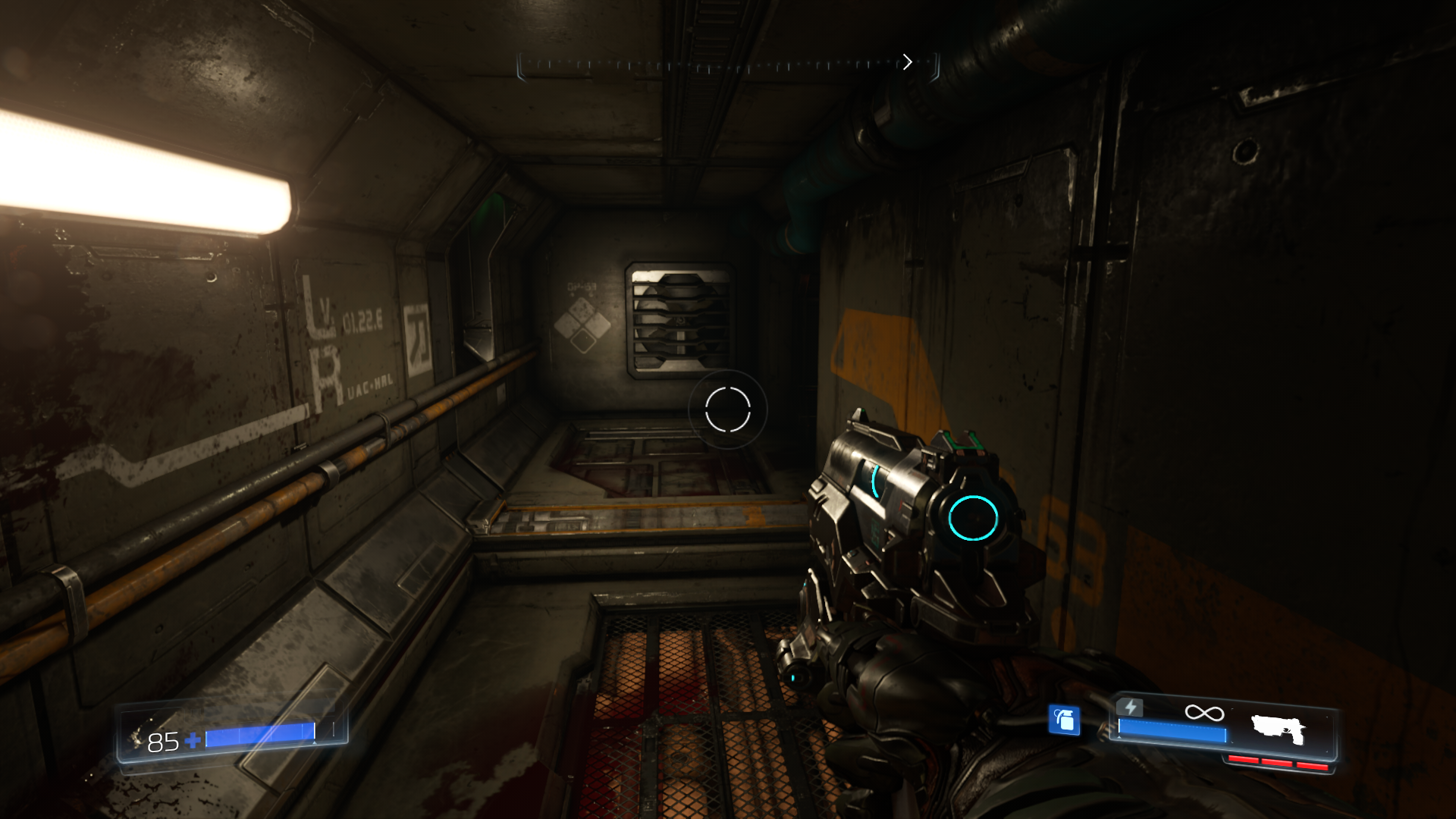This screenshot has height=819, width=1456.
Task: Click the pistol weapon icon
Action: [1278, 730]
